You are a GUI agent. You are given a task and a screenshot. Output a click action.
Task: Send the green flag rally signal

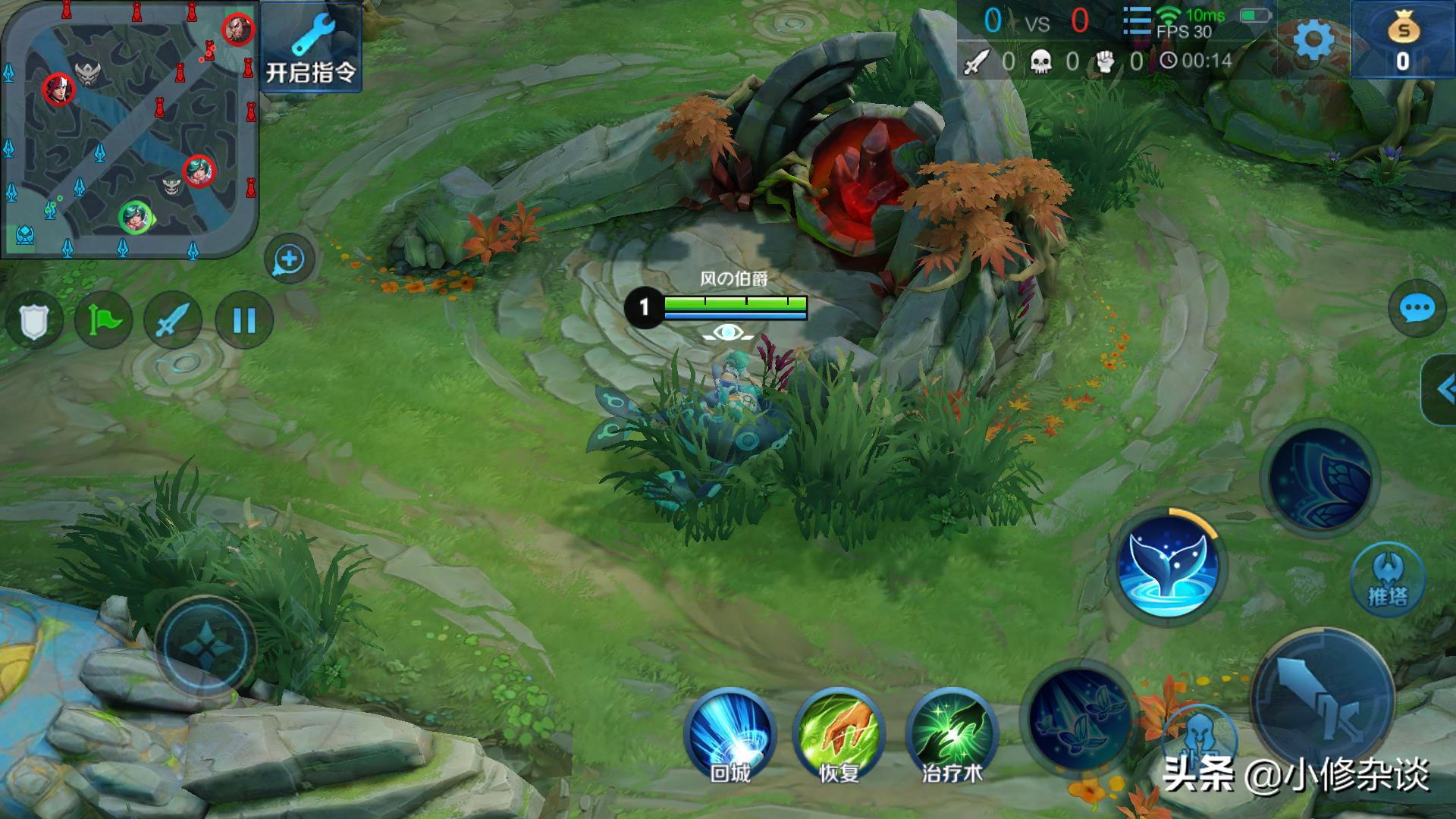(x=104, y=321)
